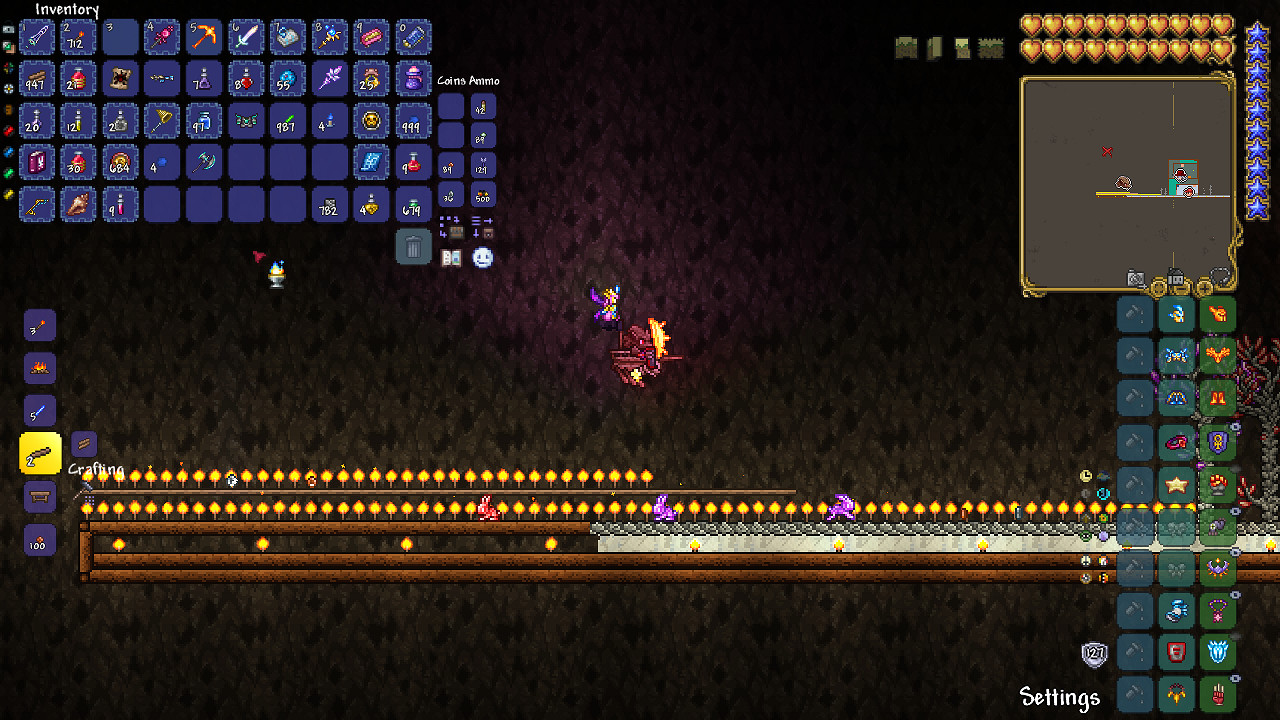Zoom in on the minimap
This screenshot has width=1280, height=720.
(1204, 288)
